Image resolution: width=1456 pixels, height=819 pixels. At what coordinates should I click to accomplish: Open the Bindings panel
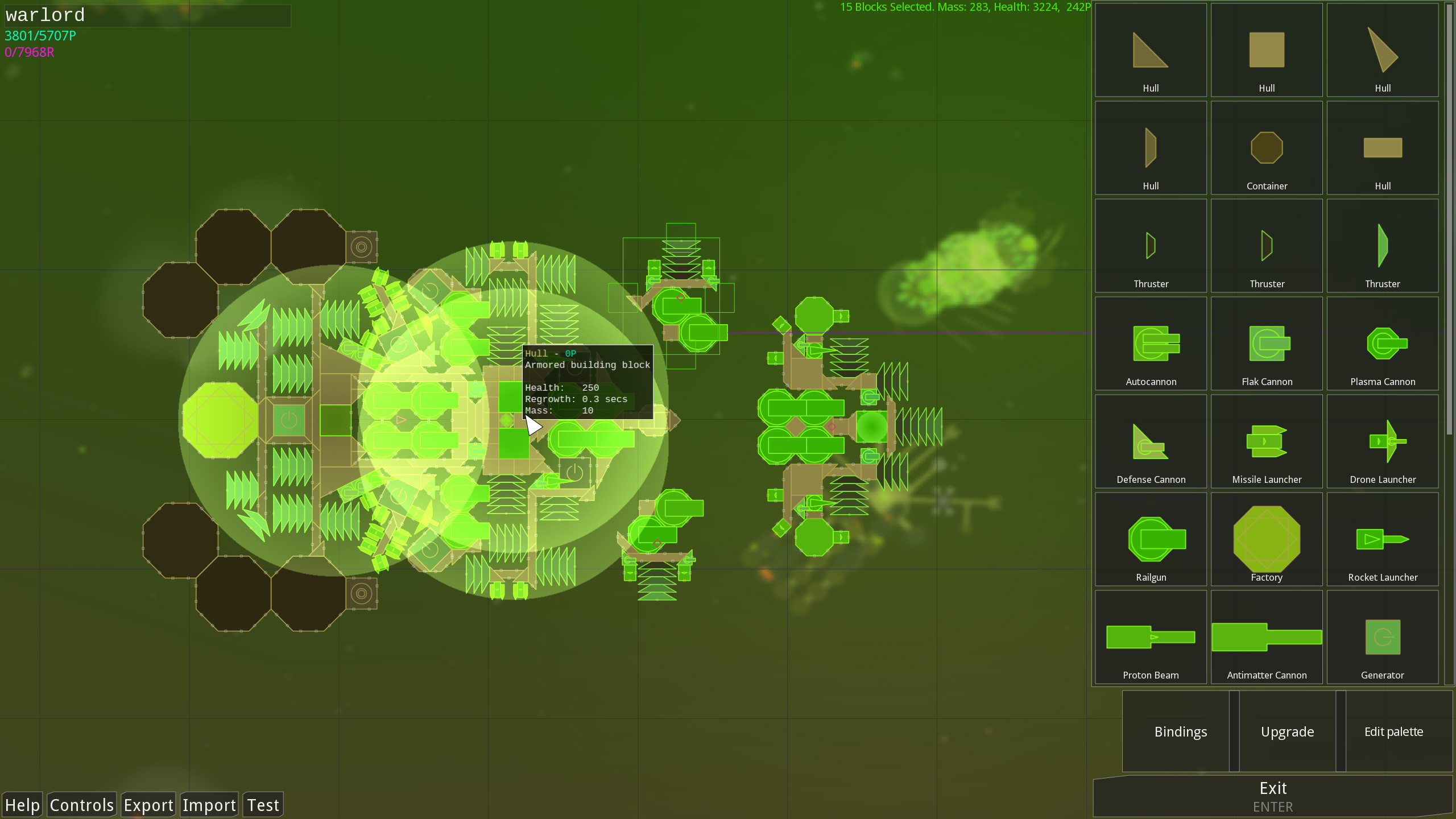tap(1181, 731)
